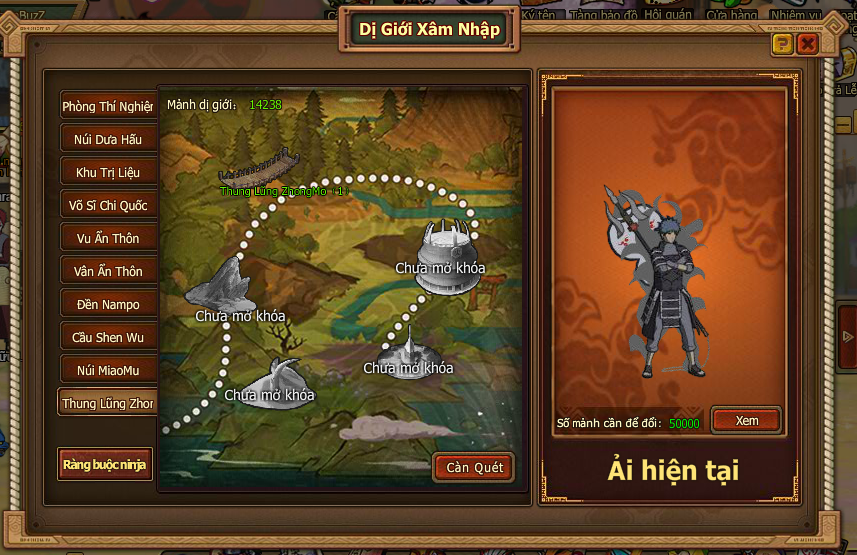Switch to the Vân Ẩn Thôn tab
Screen dimensions: 857x555
tap(107, 271)
